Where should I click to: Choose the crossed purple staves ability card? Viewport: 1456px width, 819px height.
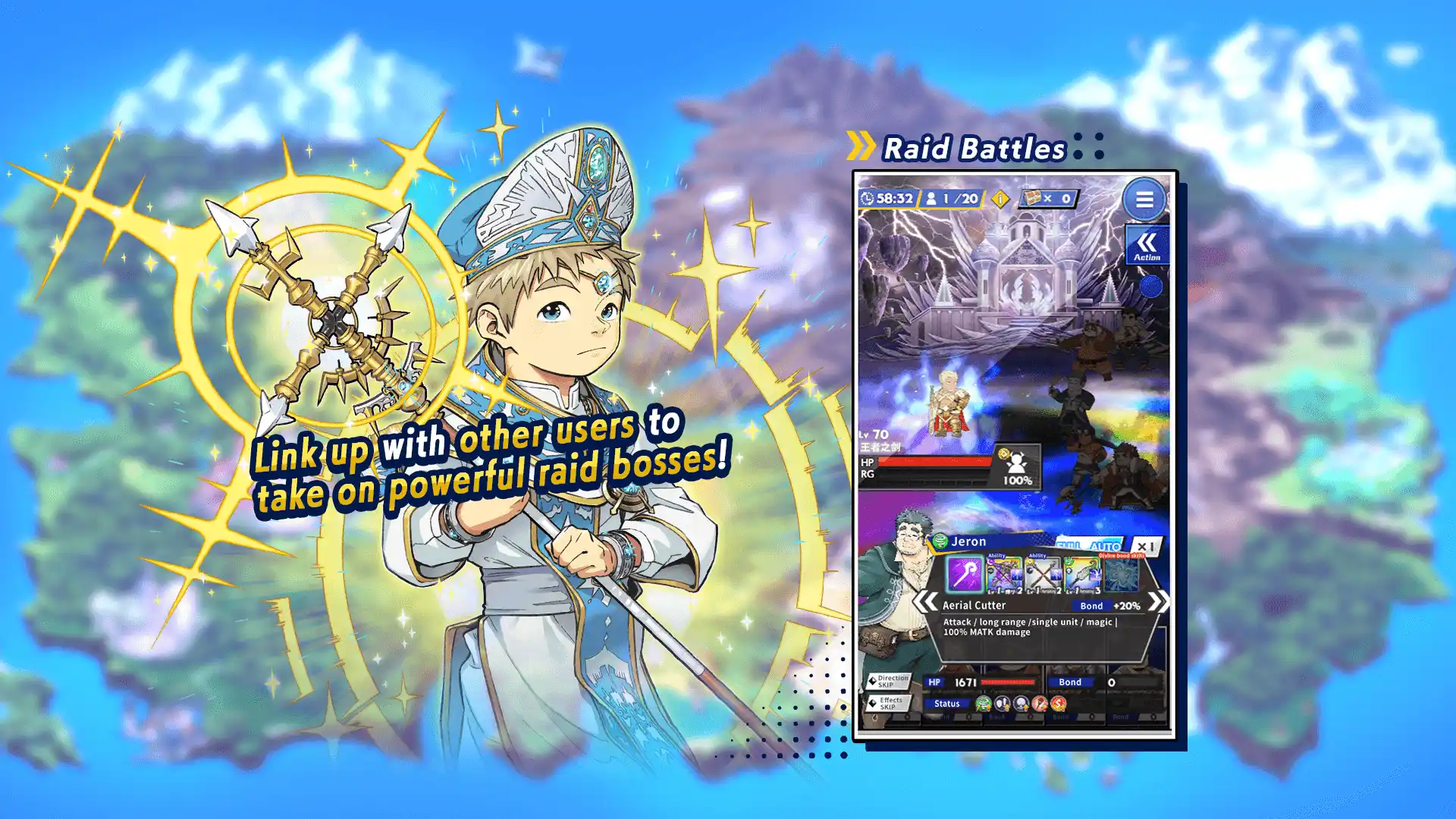pyautogui.click(x=1004, y=576)
